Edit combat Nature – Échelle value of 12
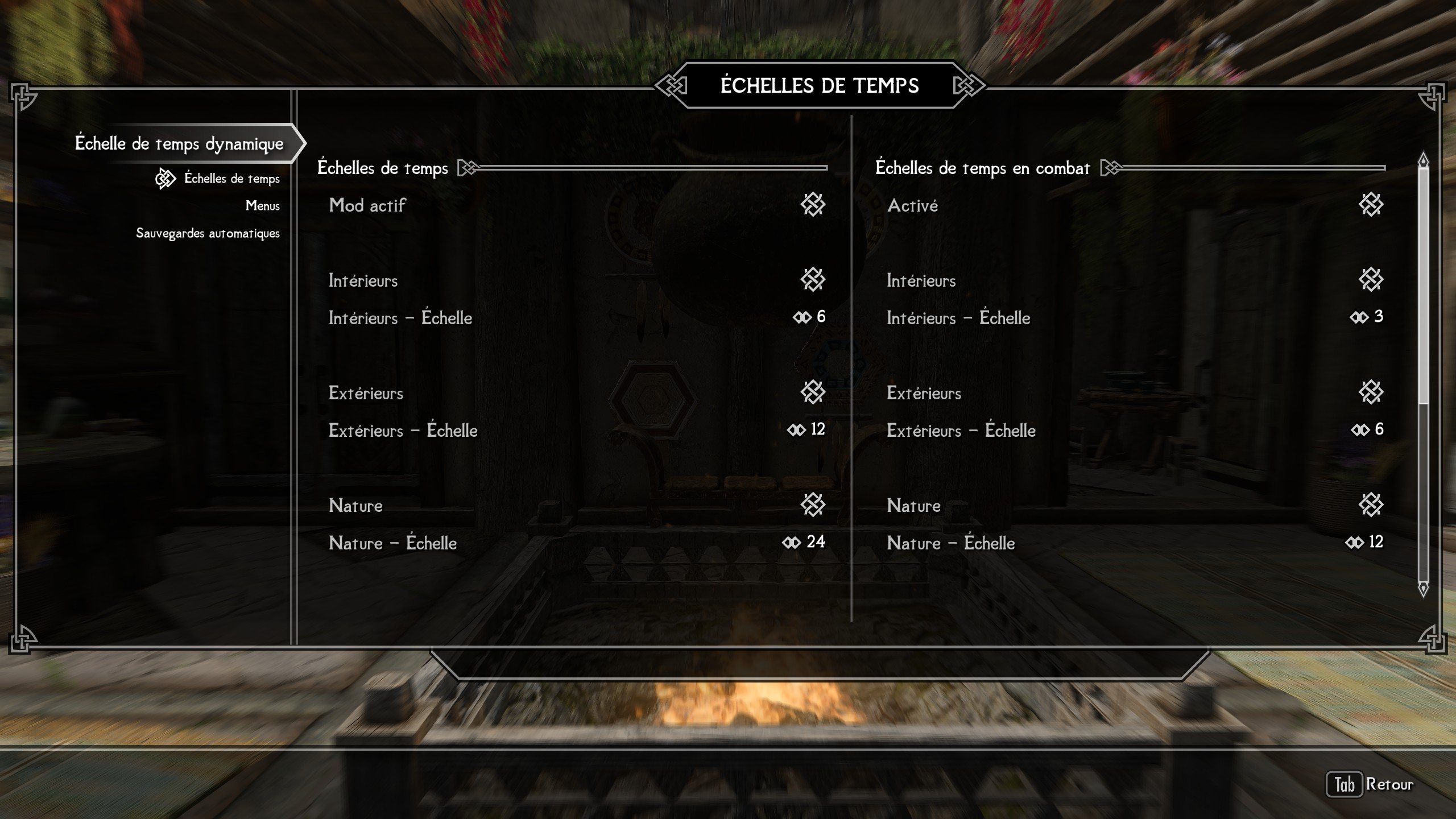This screenshot has width=1456, height=819. point(1364,542)
